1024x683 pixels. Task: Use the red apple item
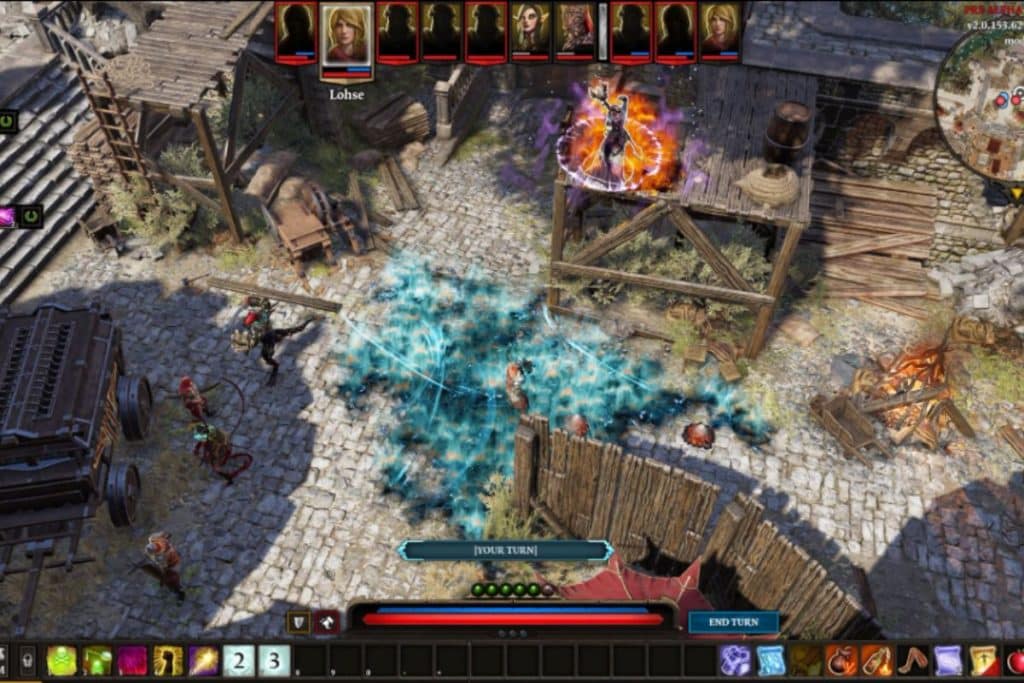[x=1015, y=661]
